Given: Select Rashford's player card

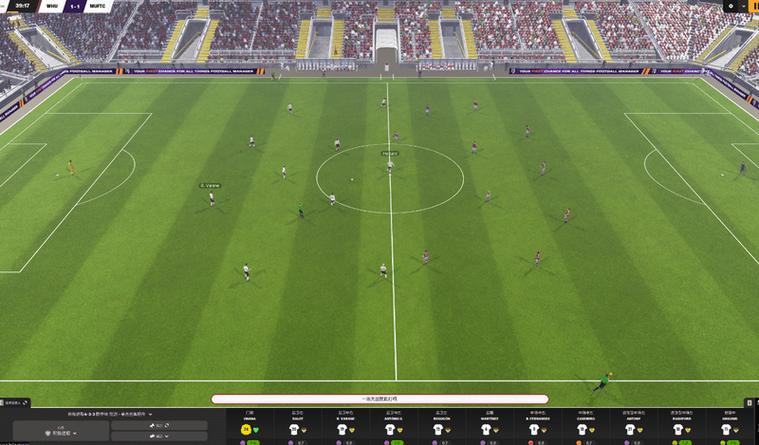Looking at the screenshot, I should click(678, 427).
